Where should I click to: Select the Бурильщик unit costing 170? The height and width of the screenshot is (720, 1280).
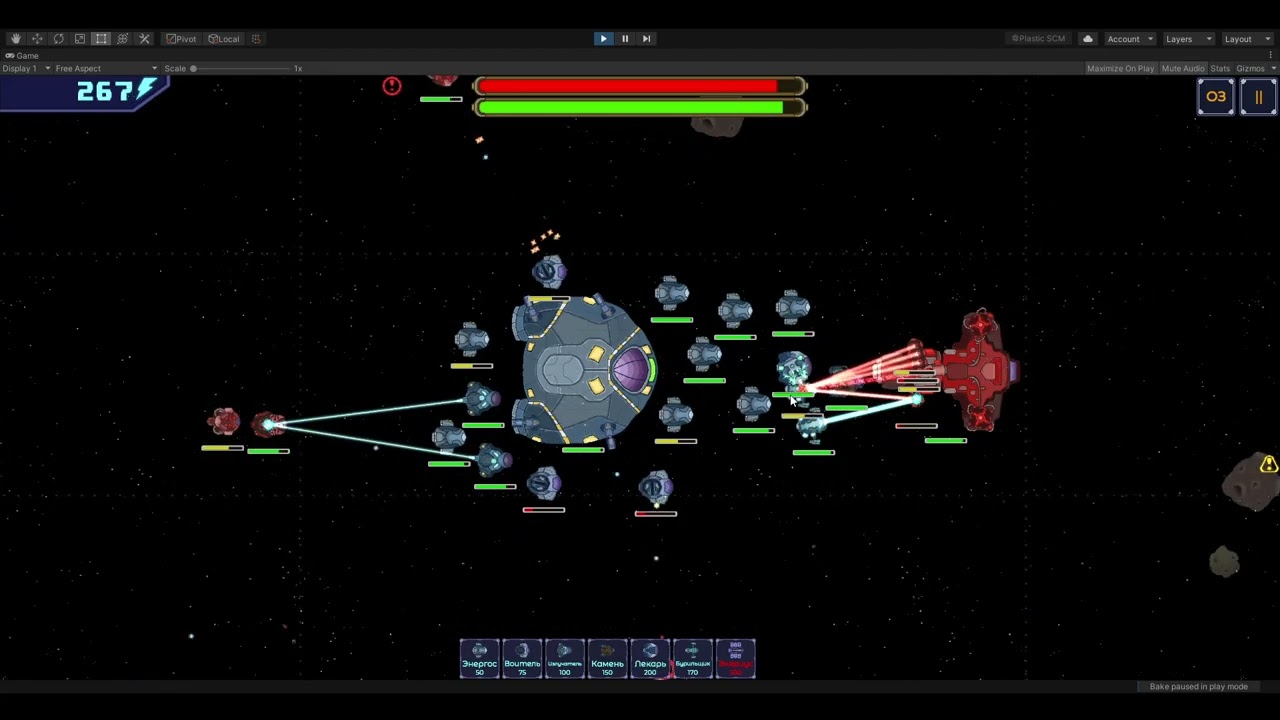(692, 659)
